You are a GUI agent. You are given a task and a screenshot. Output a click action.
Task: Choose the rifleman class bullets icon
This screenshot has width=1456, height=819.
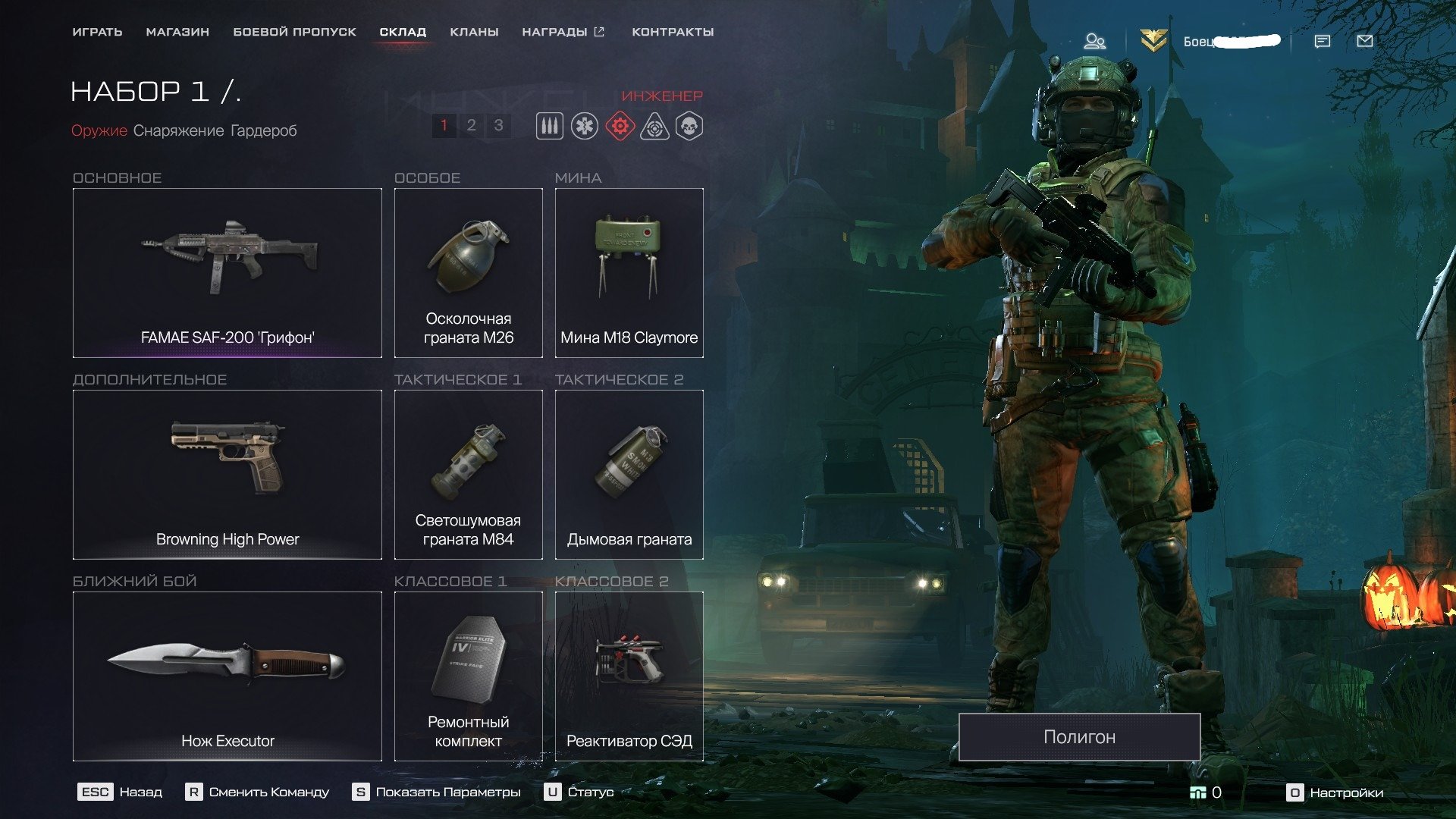(x=550, y=126)
